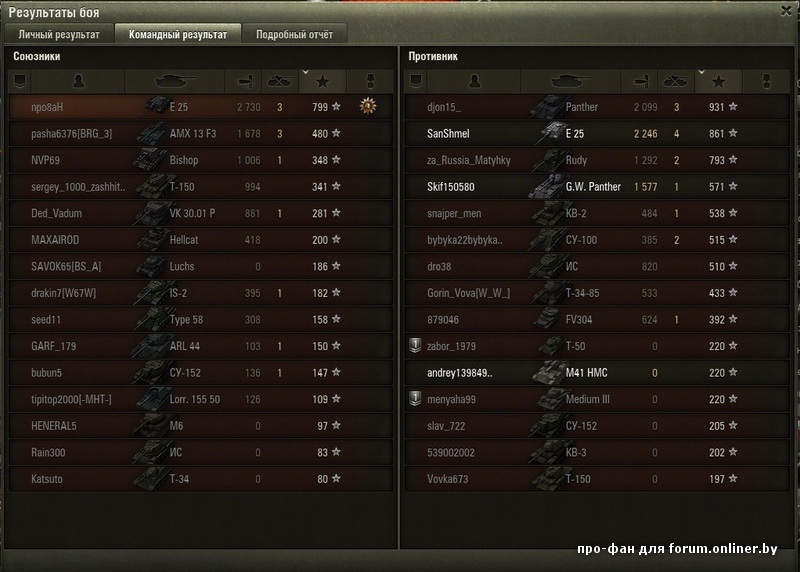Viewport: 800px width, 572px height.
Task: Select ally drakin7[W67W] IS-2 row
Action: coord(200,294)
